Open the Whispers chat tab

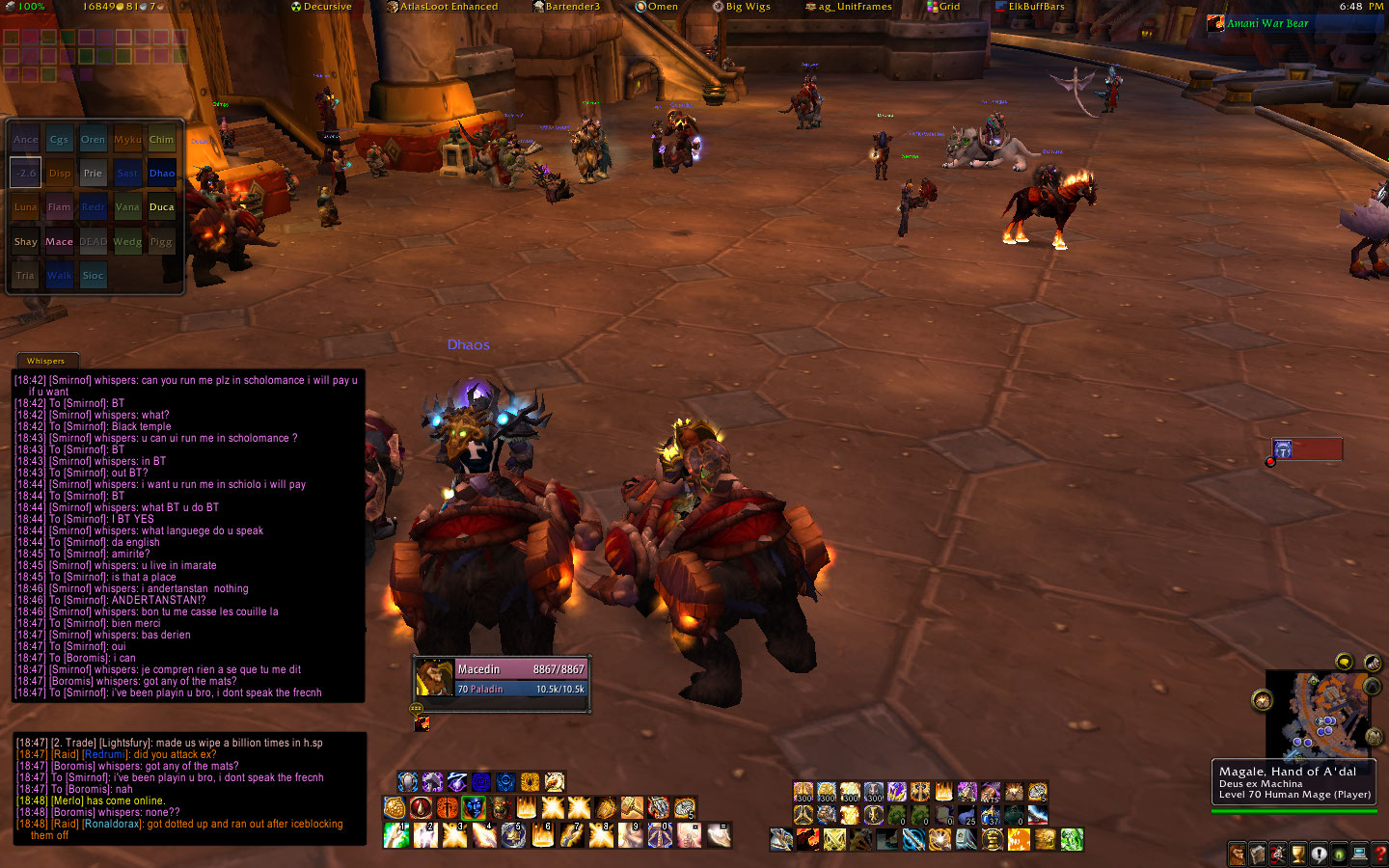[x=45, y=361]
